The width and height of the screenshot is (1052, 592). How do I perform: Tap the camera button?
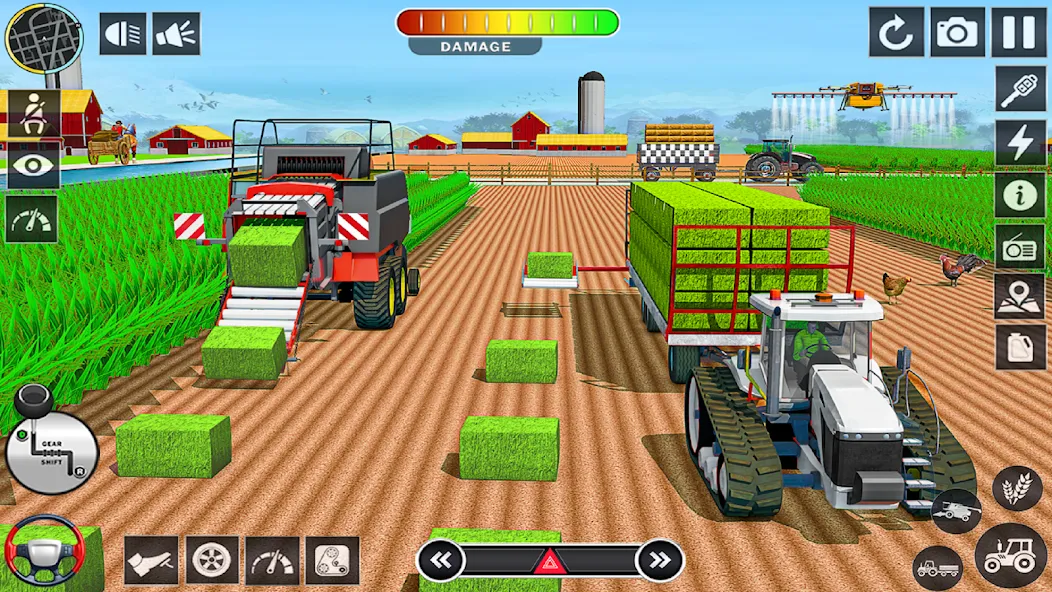957,33
